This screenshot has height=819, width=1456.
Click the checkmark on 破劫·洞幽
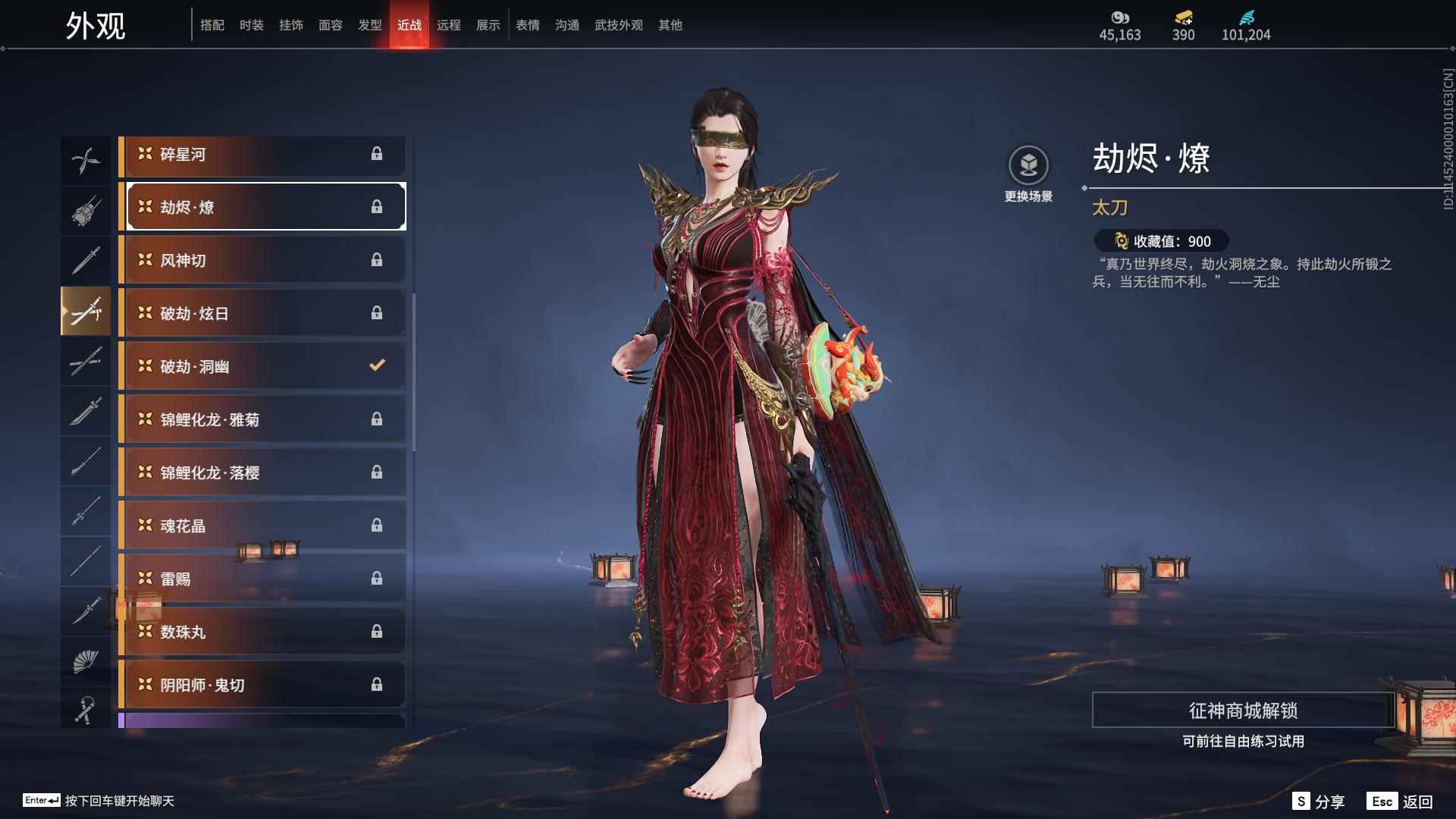[x=377, y=365]
